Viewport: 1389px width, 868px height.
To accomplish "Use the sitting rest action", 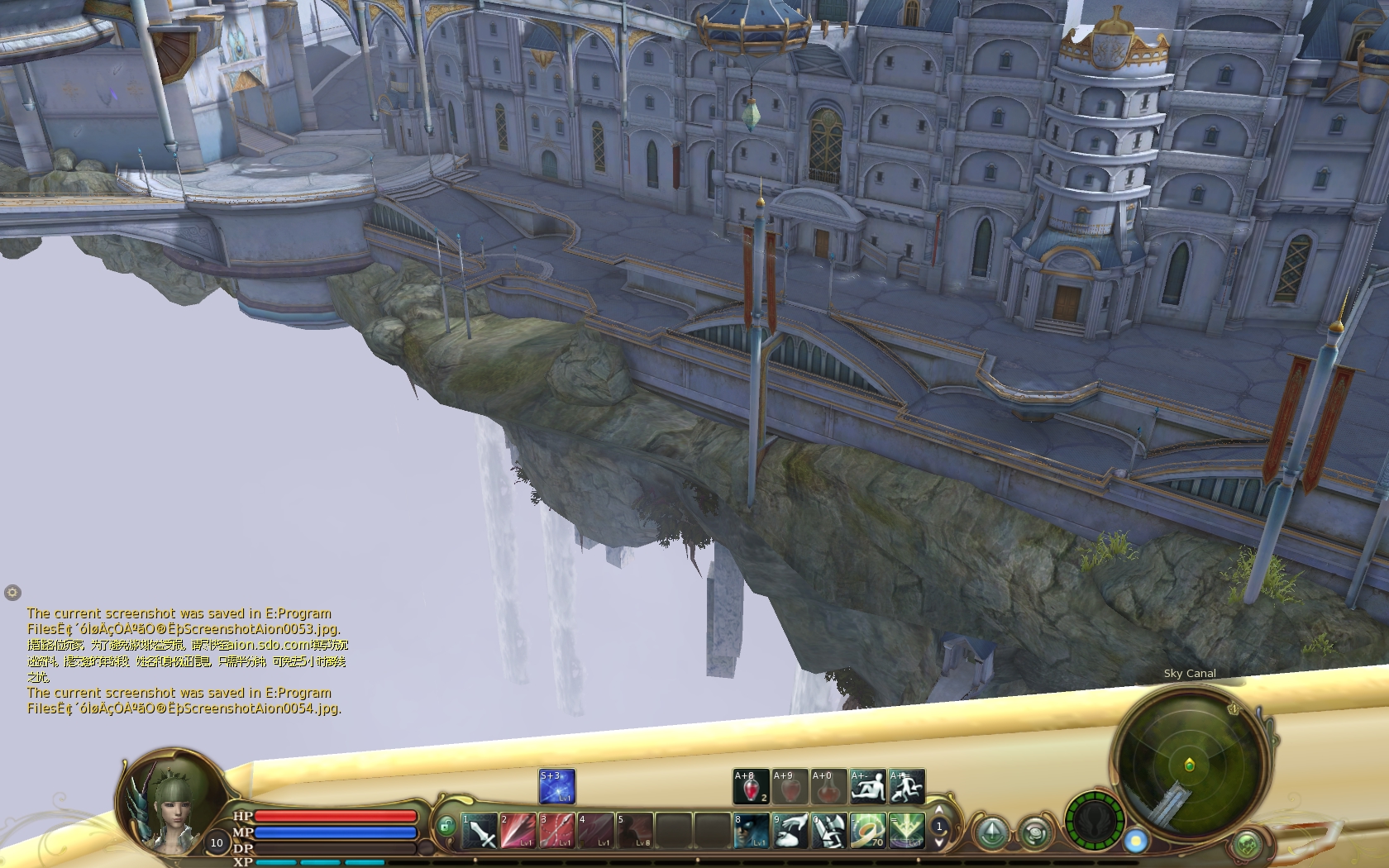I will pyautogui.click(x=868, y=787).
